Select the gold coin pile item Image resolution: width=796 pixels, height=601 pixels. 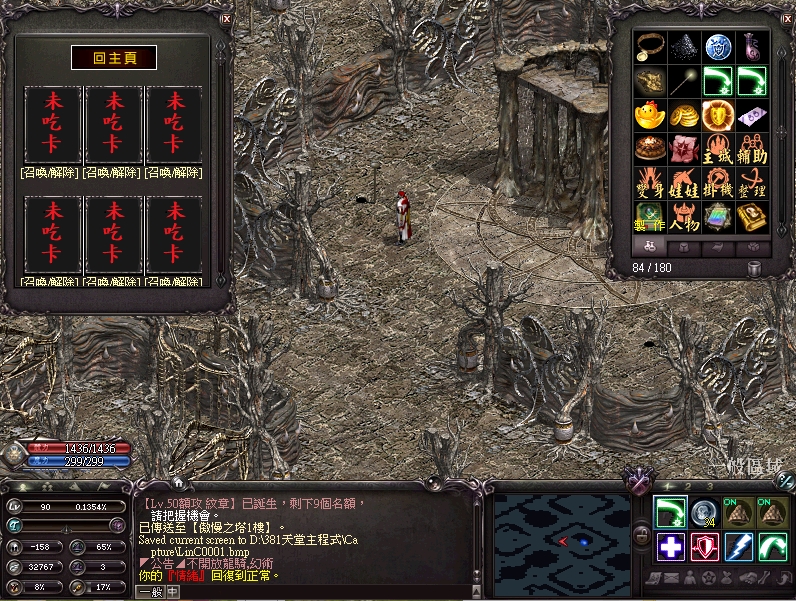[684, 116]
